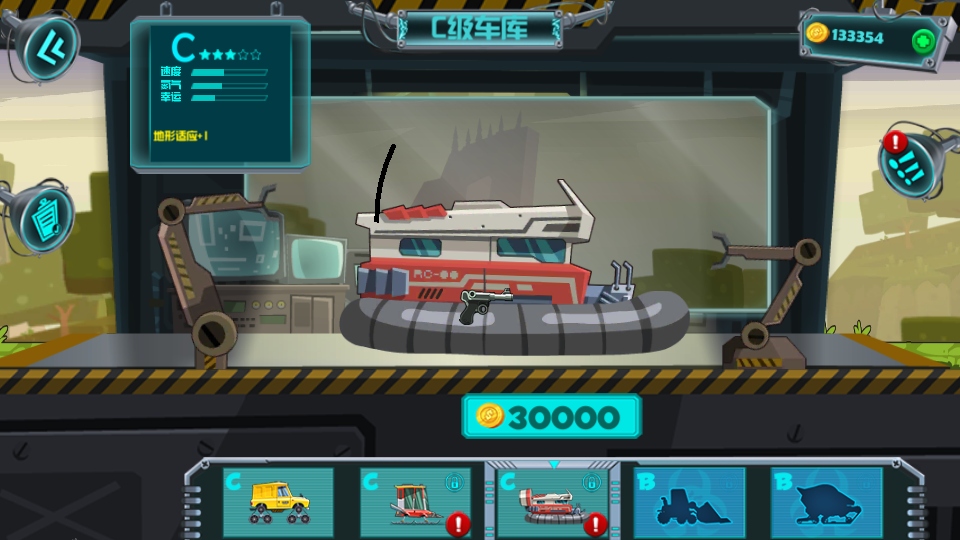Open the footprints button with red alert
960x540 pixels.
click(914, 164)
